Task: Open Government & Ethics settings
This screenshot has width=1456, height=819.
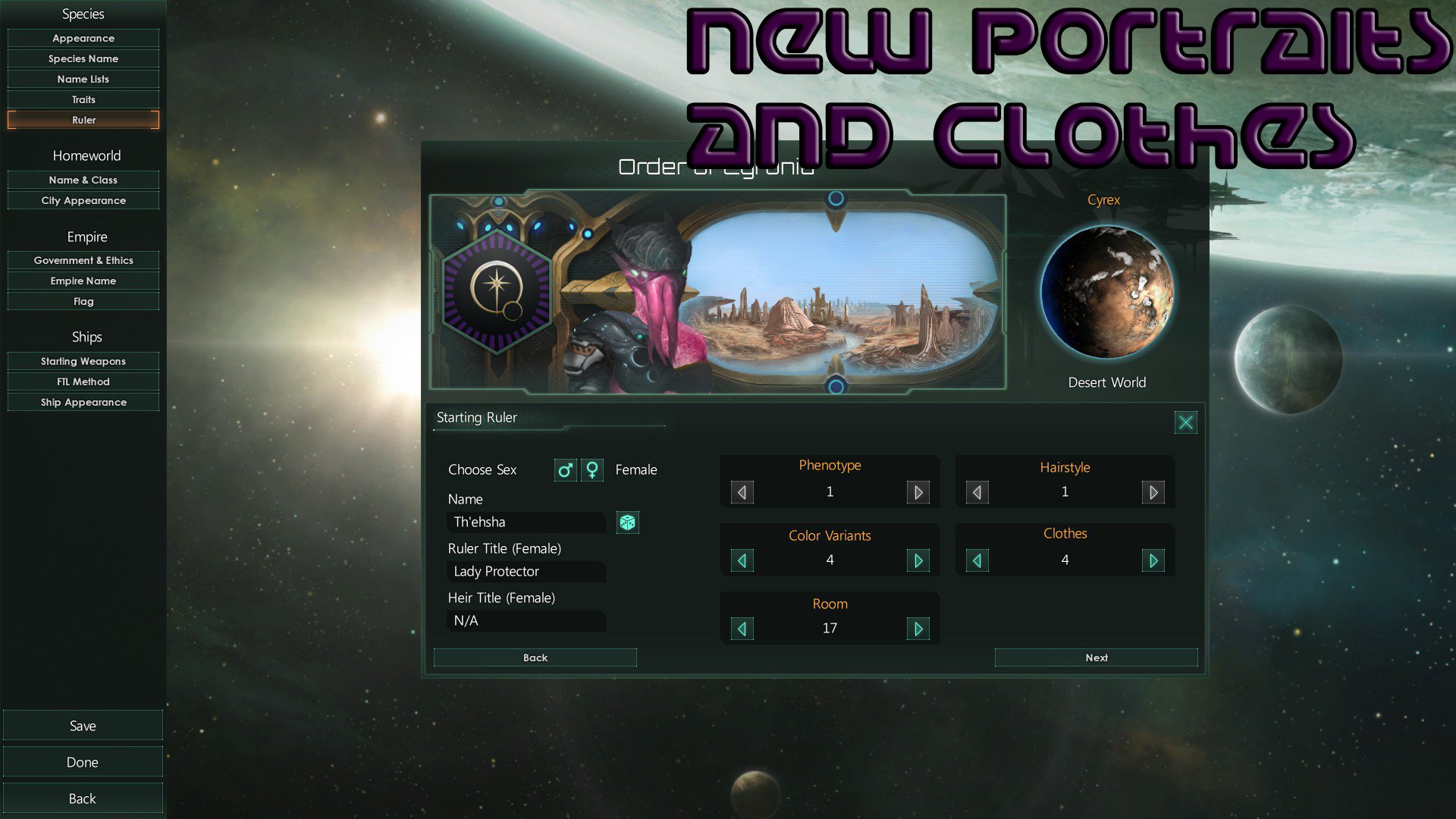Action: [83, 260]
